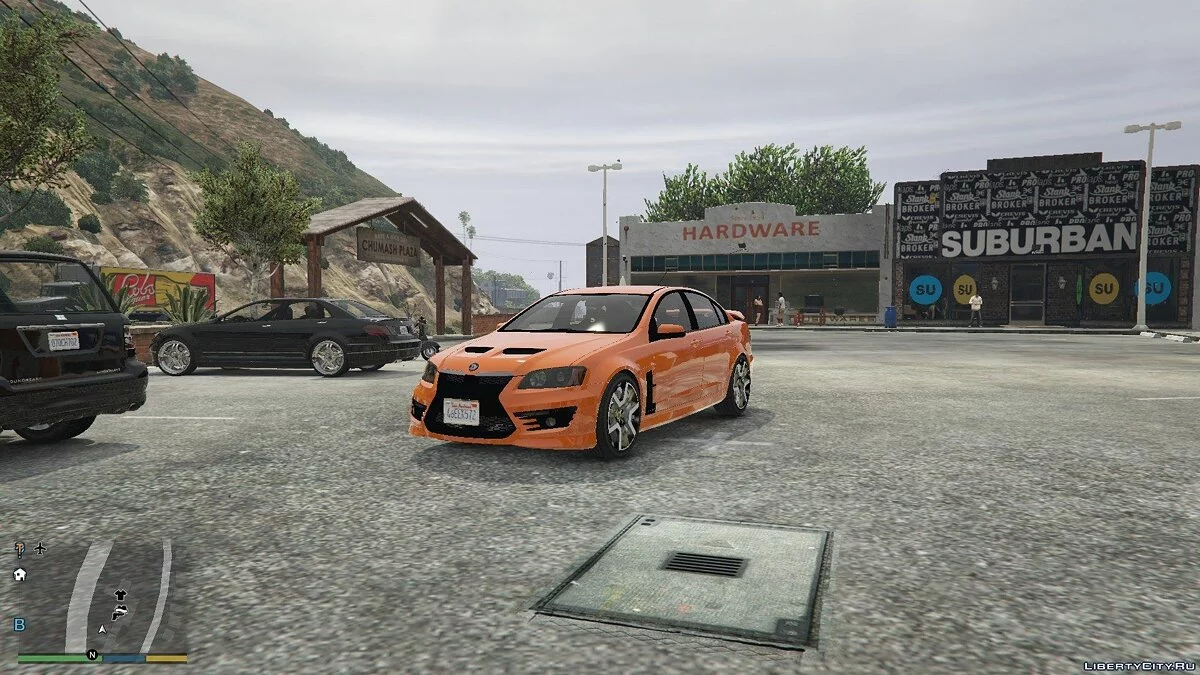1200x675 pixels.
Task: Click the airplane blip on the minimap
Action: click(x=40, y=548)
